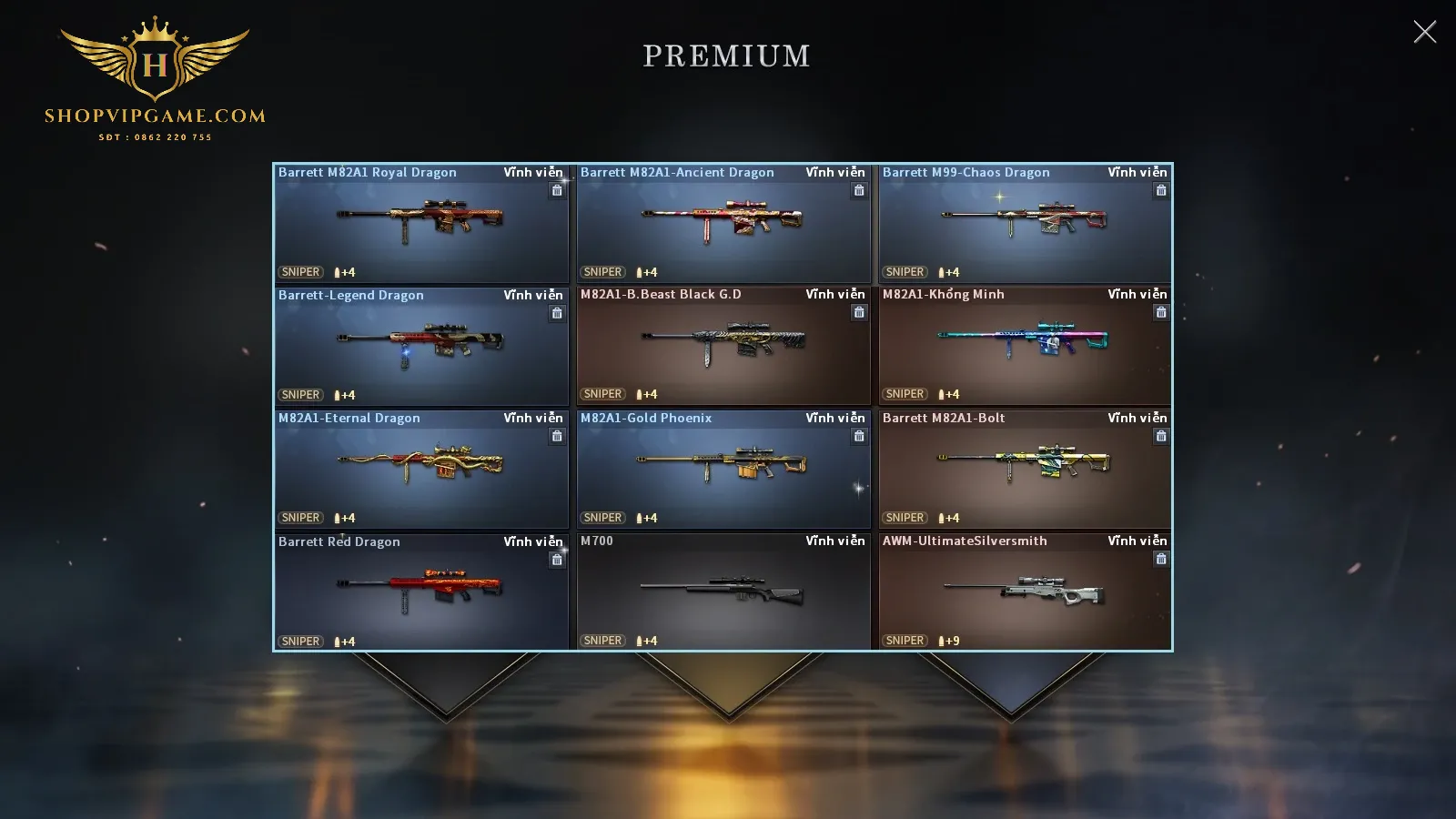Select the M82A1-Gold Phoenix sniper

[723, 470]
